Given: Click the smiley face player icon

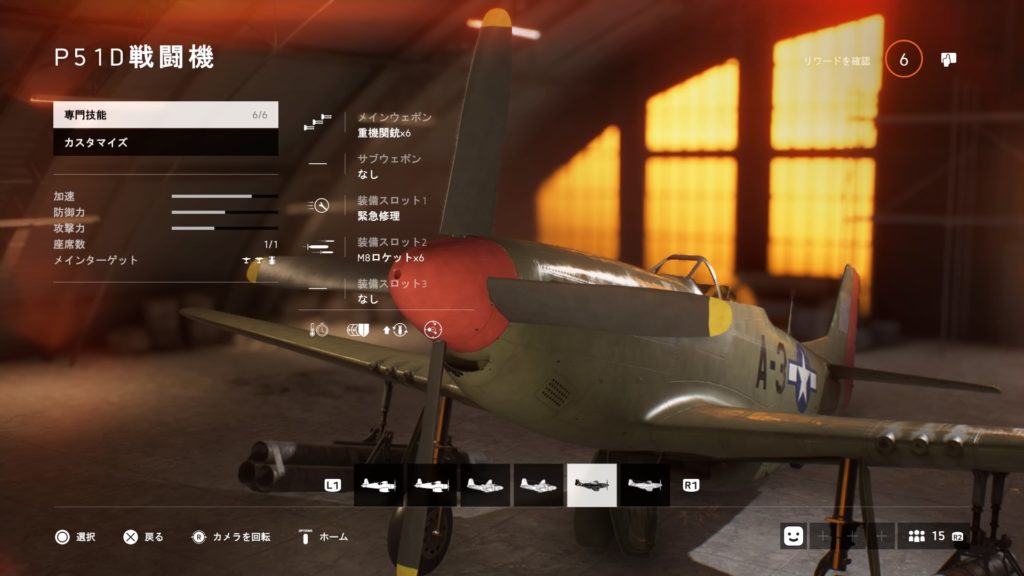Looking at the screenshot, I should tap(793, 536).
